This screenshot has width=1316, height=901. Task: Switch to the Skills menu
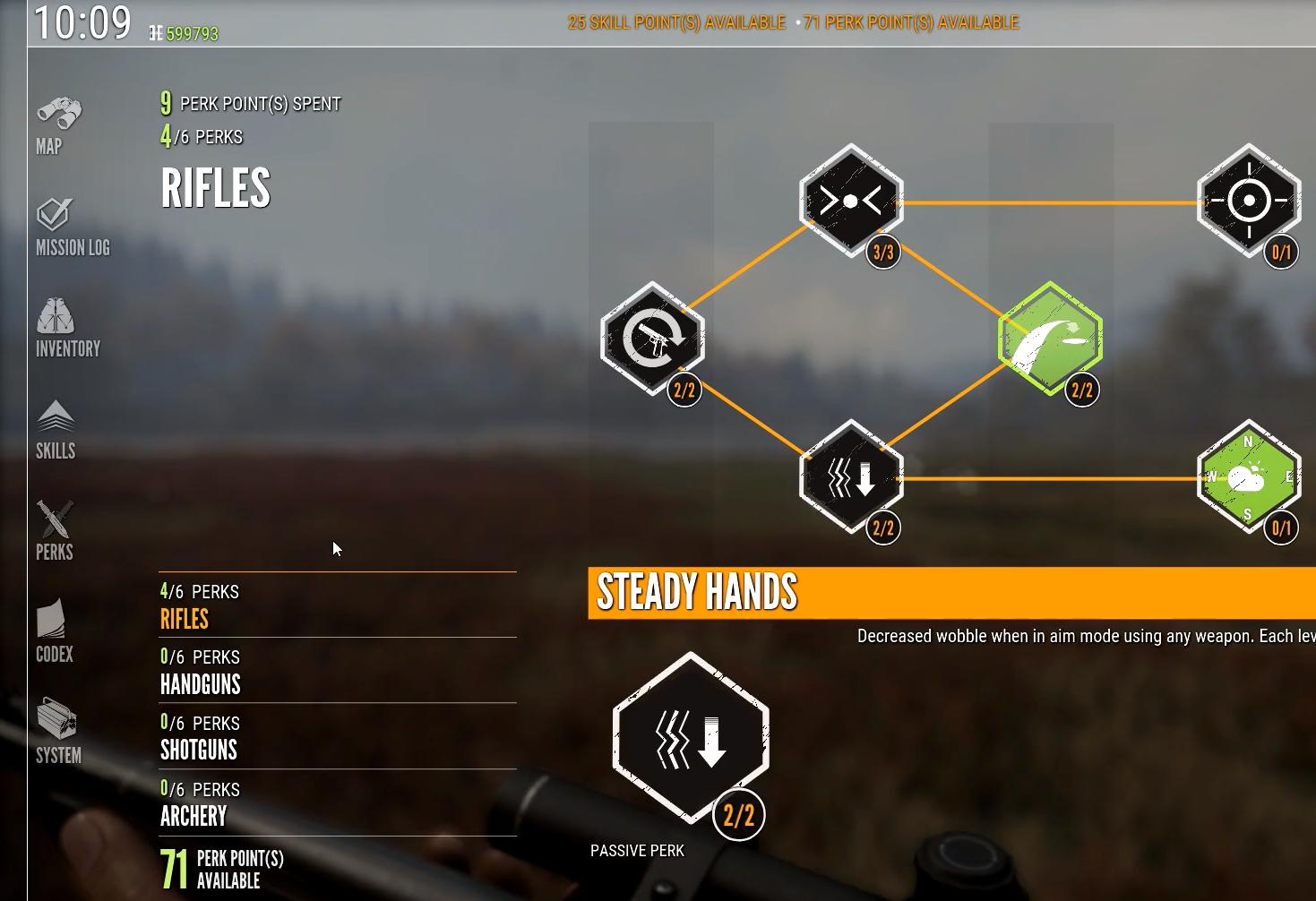(56, 431)
